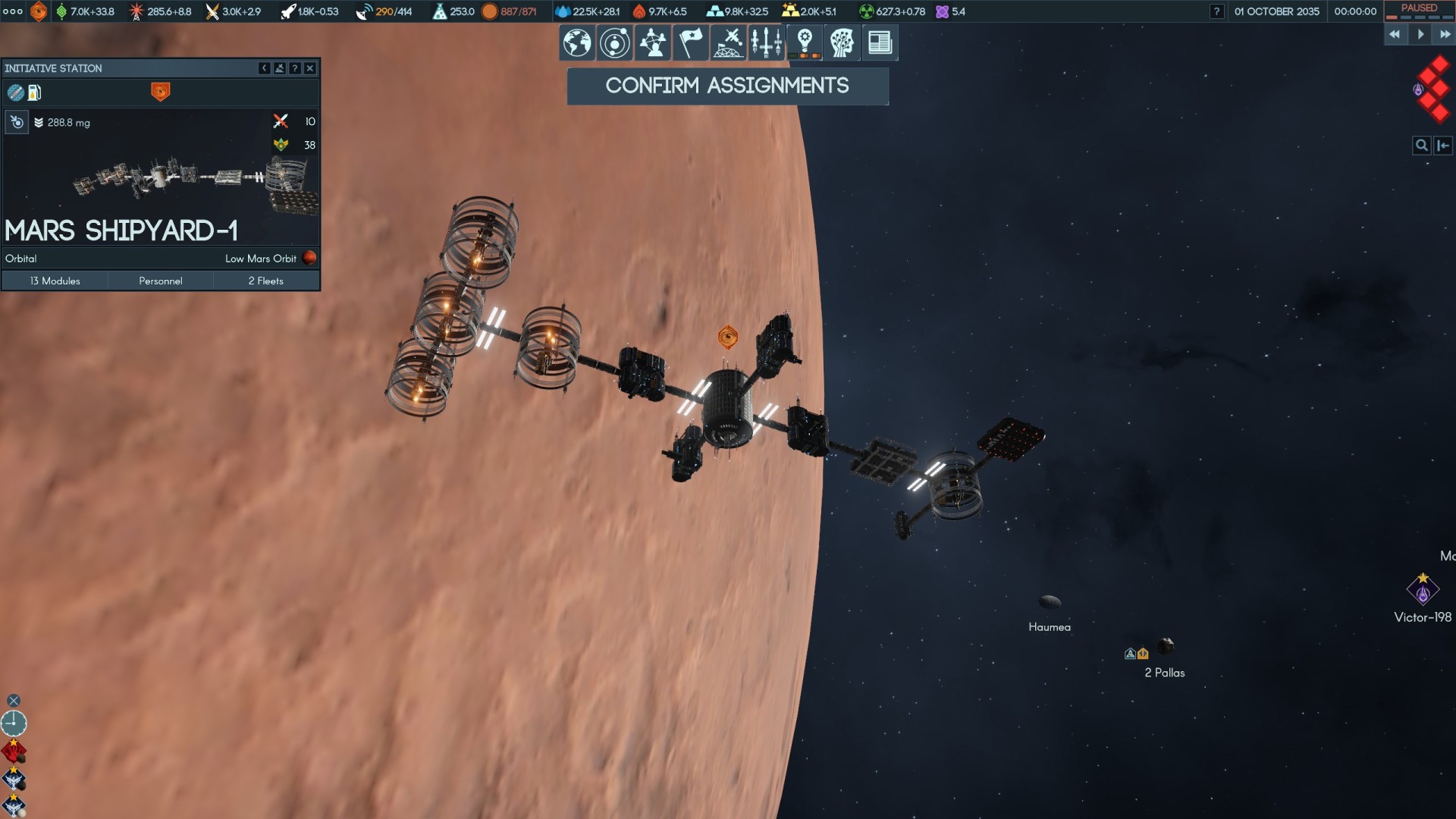The height and width of the screenshot is (819, 1456).
Task: Close the Initiative Station panel
Action: pos(310,68)
